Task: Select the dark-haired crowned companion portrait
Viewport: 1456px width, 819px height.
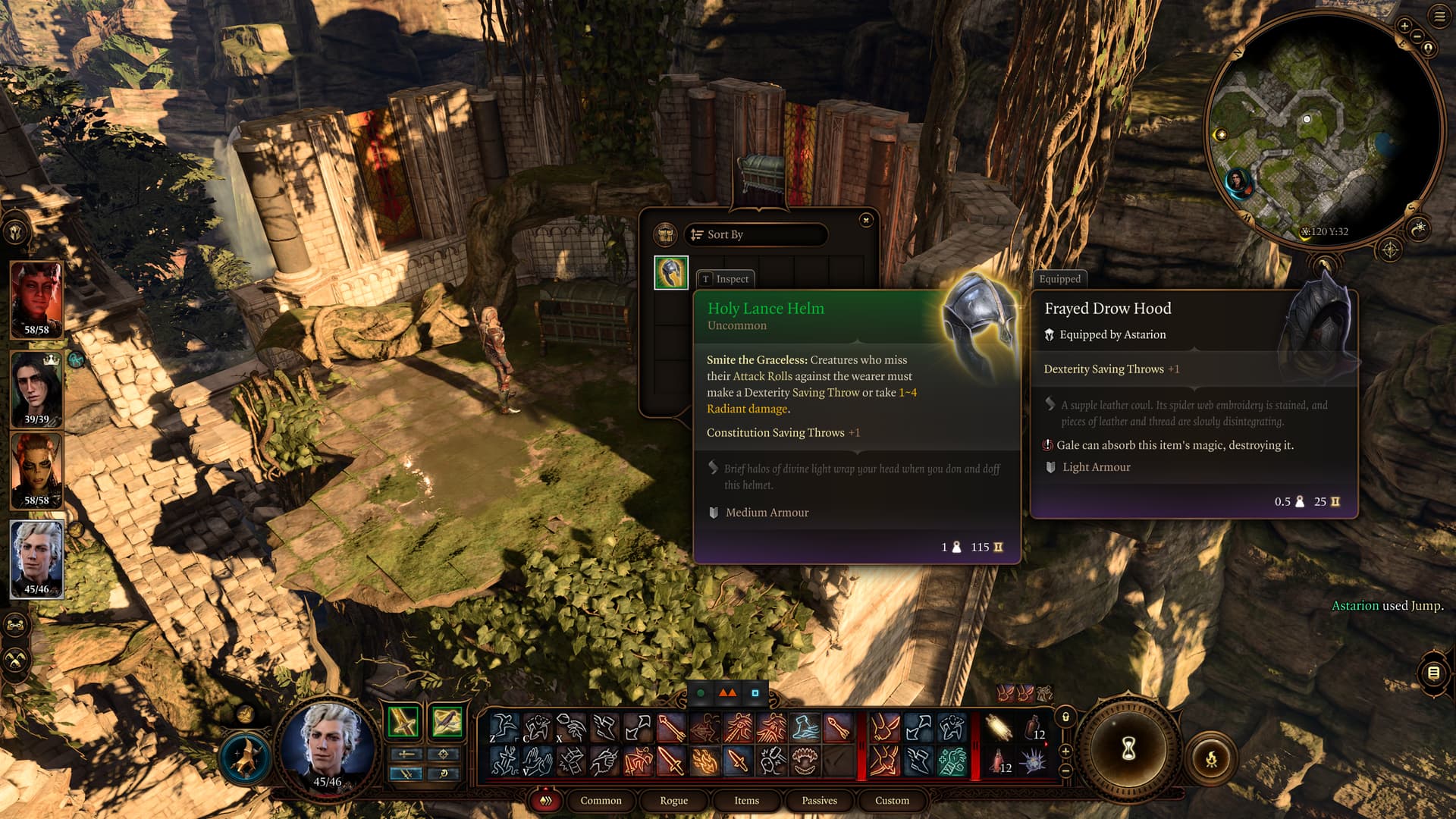Action: (36, 388)
